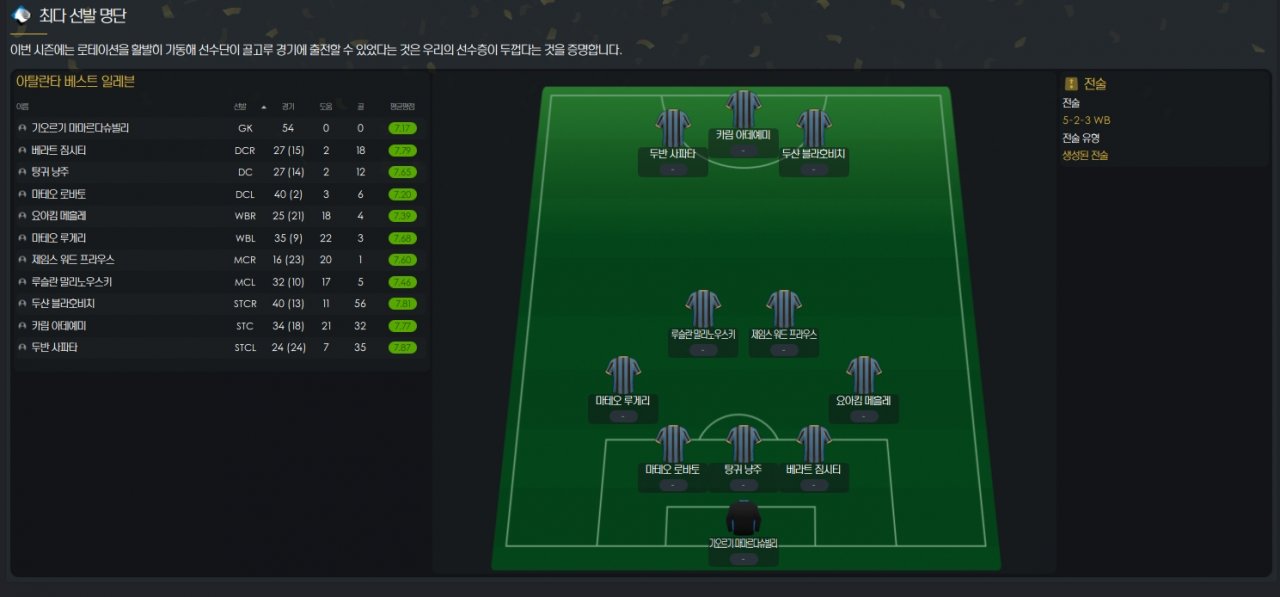
Task: Sort players by 경기 column header
Action: [x=288, y=106]
